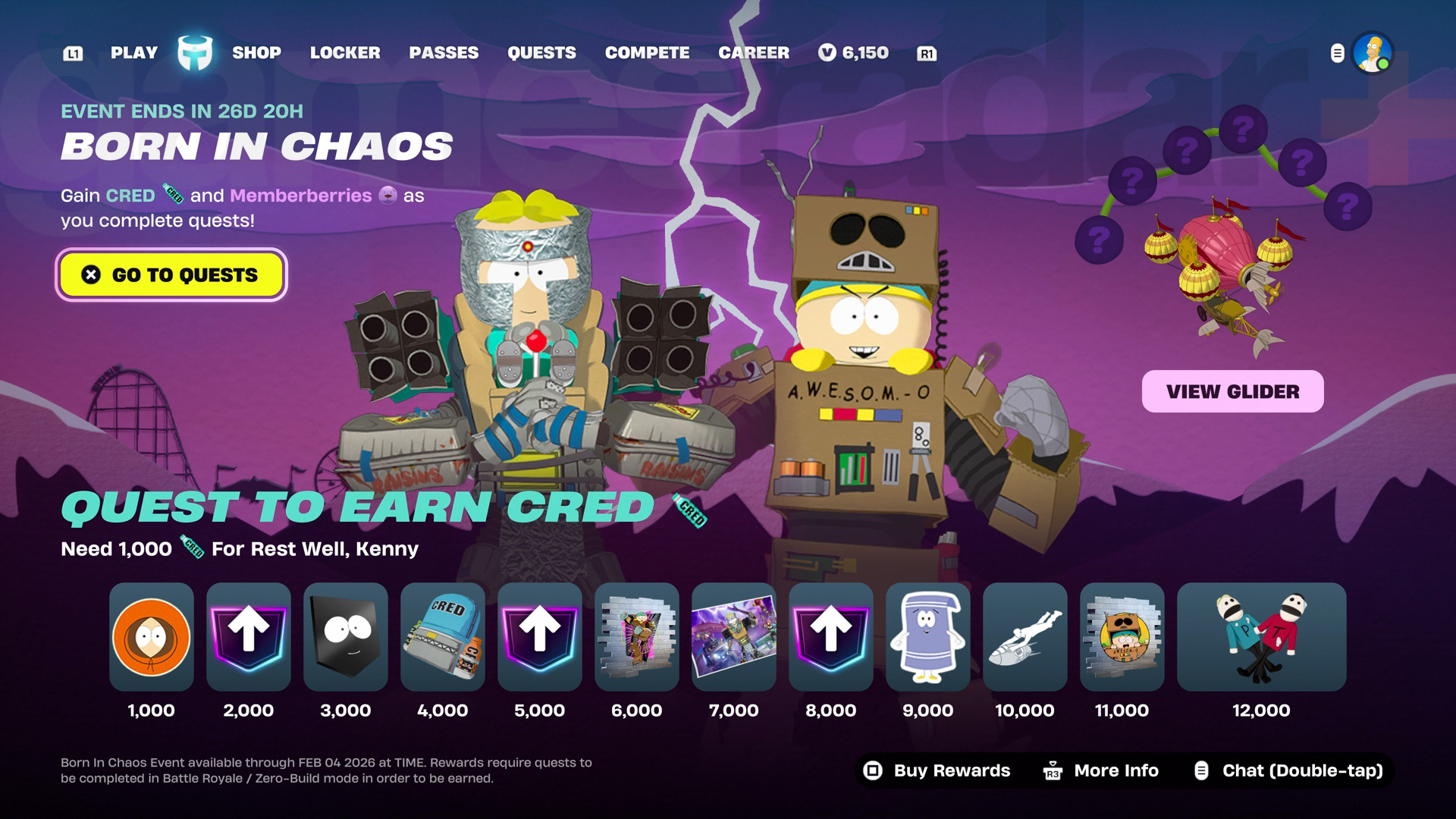This screenshot has height=819, width=1456.
Task: Open the COMPETE tab
Action: (x=647, y=53)
